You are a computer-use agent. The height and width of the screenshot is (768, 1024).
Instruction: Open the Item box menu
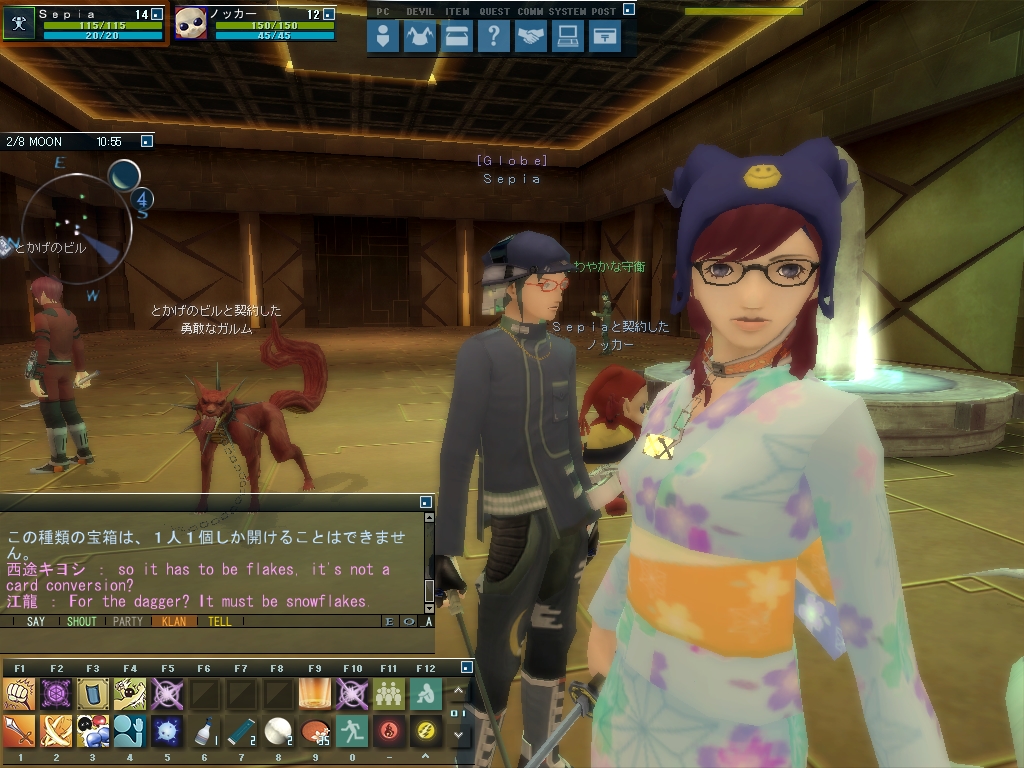tap(457, 37)
